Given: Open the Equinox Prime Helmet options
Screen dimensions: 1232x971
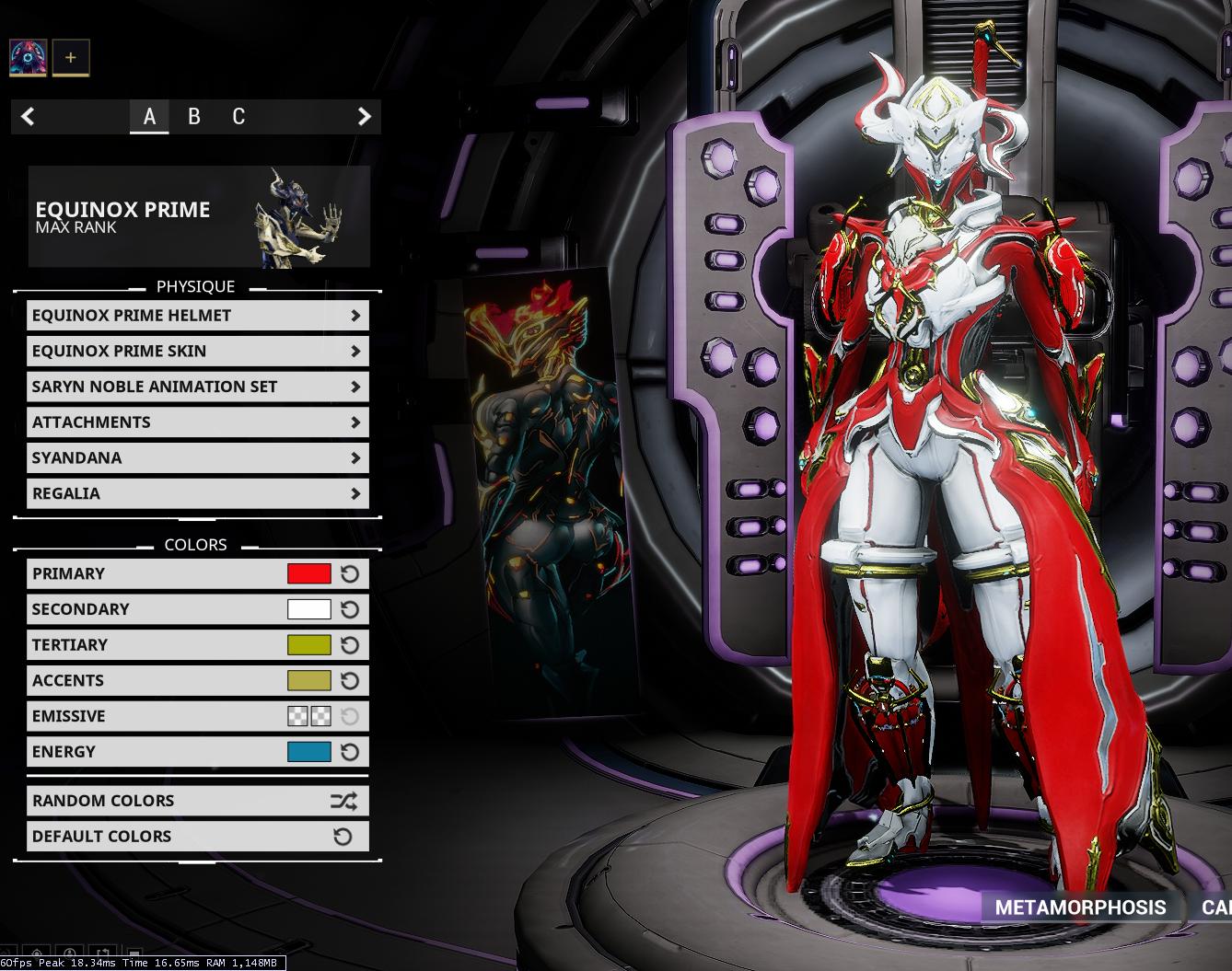Looking at the screenshot, I should coord(197,316).
